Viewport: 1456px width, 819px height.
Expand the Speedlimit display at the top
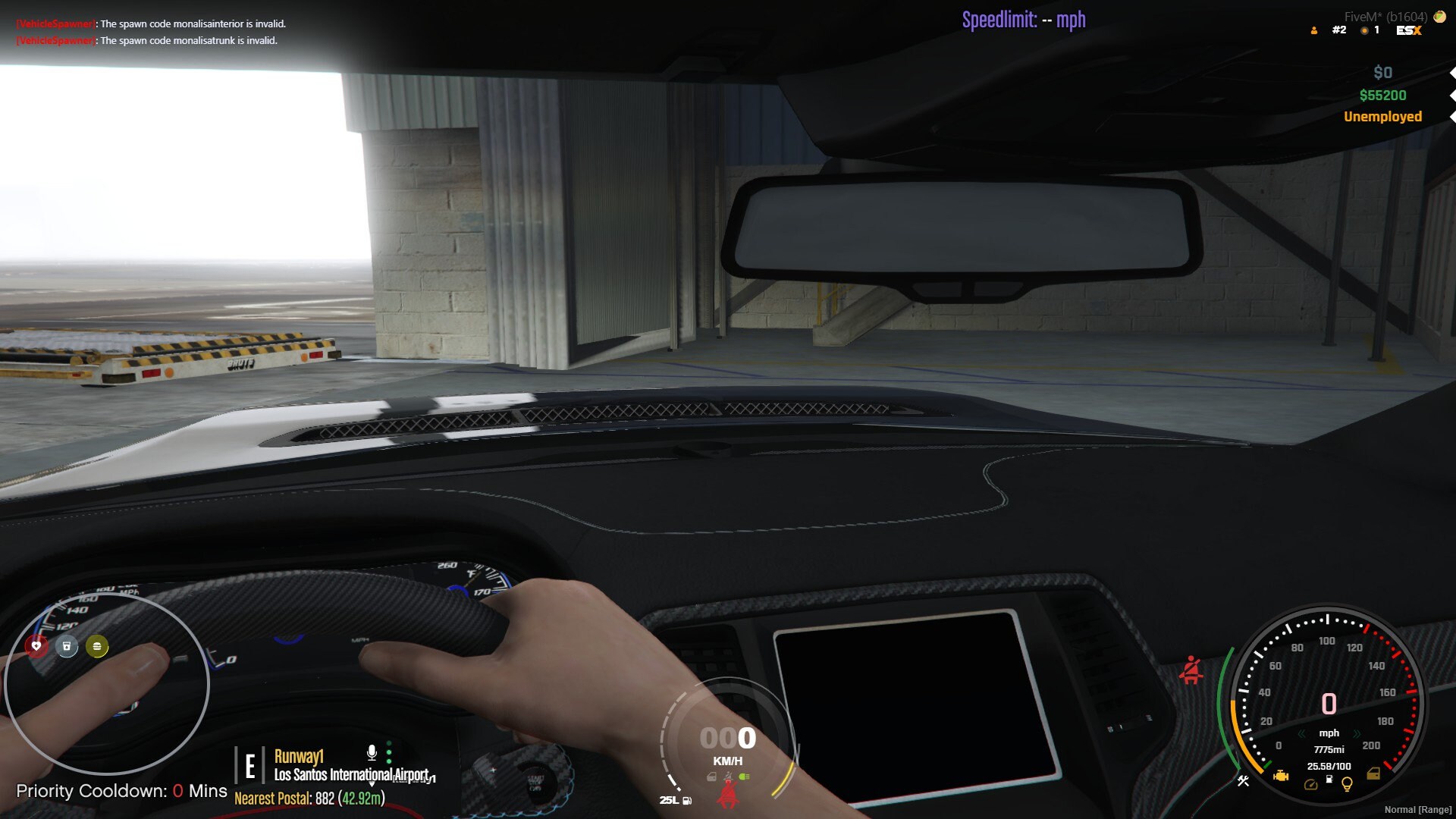(x=1024, y=20)
